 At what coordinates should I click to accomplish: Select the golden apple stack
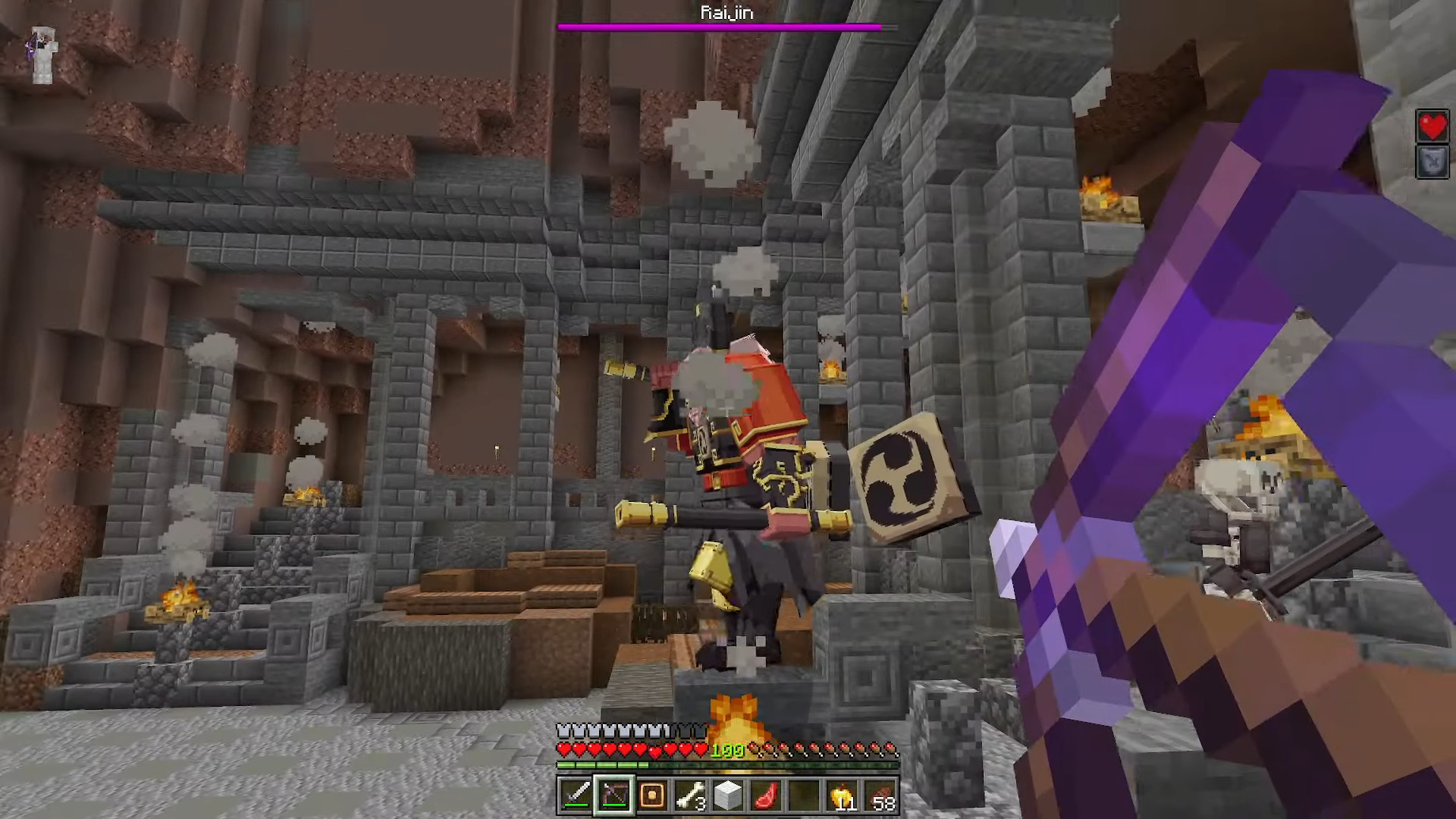click(x=843, y=795)
